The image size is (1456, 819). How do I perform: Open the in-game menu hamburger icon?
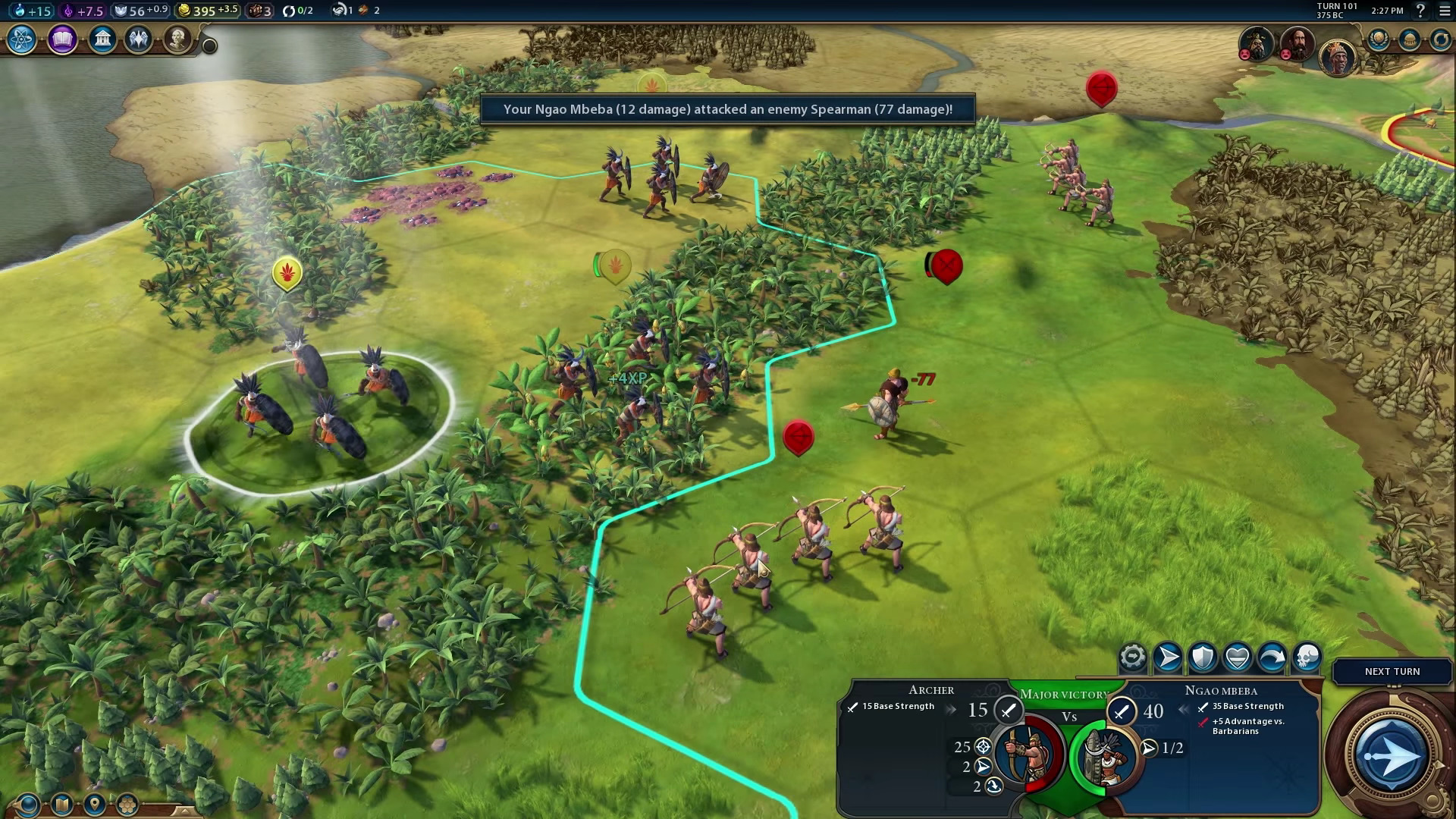click(1445, 11)
